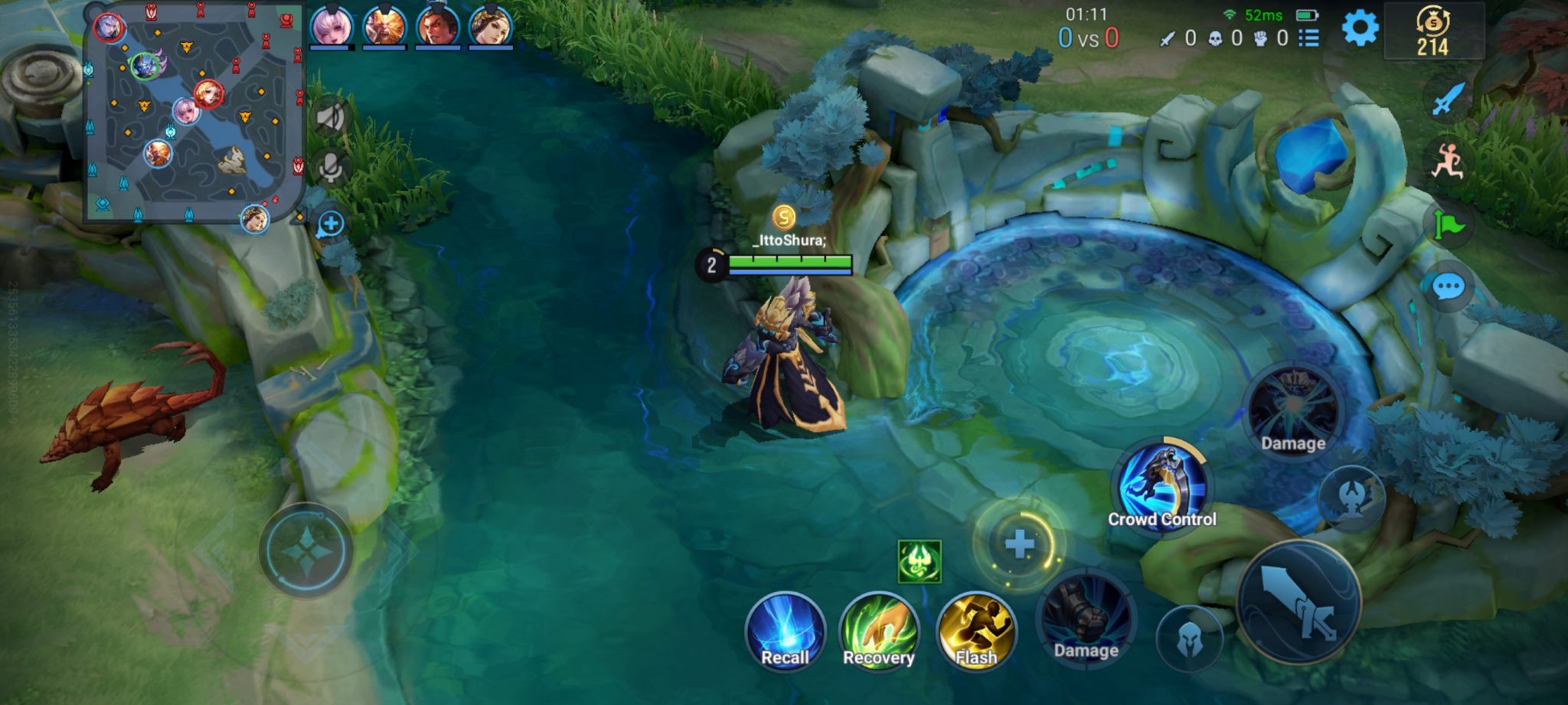Viewport: 1568px width, 705px height.
Task: Target heroes with the helmet button
Action: point(1187,638)
